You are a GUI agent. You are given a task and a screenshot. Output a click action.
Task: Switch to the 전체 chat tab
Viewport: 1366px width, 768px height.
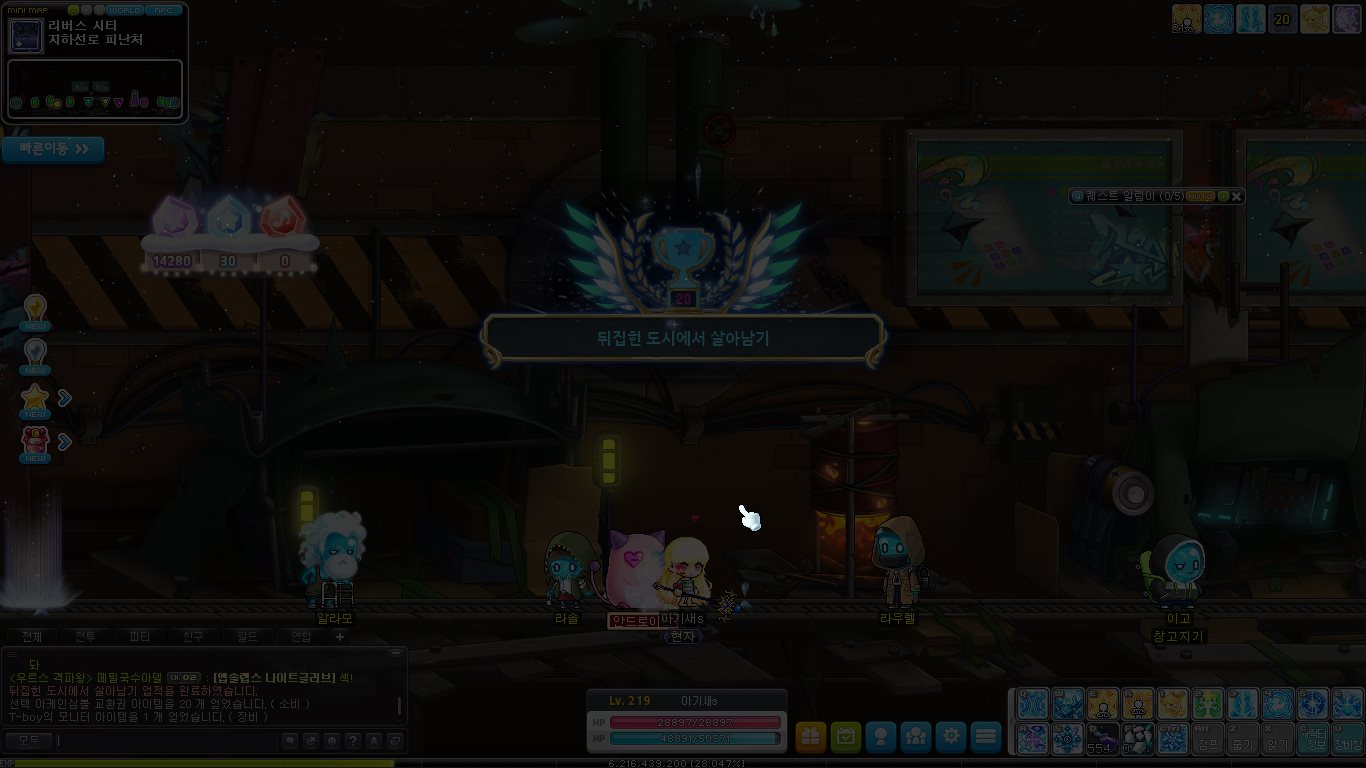tap(32, 637)
